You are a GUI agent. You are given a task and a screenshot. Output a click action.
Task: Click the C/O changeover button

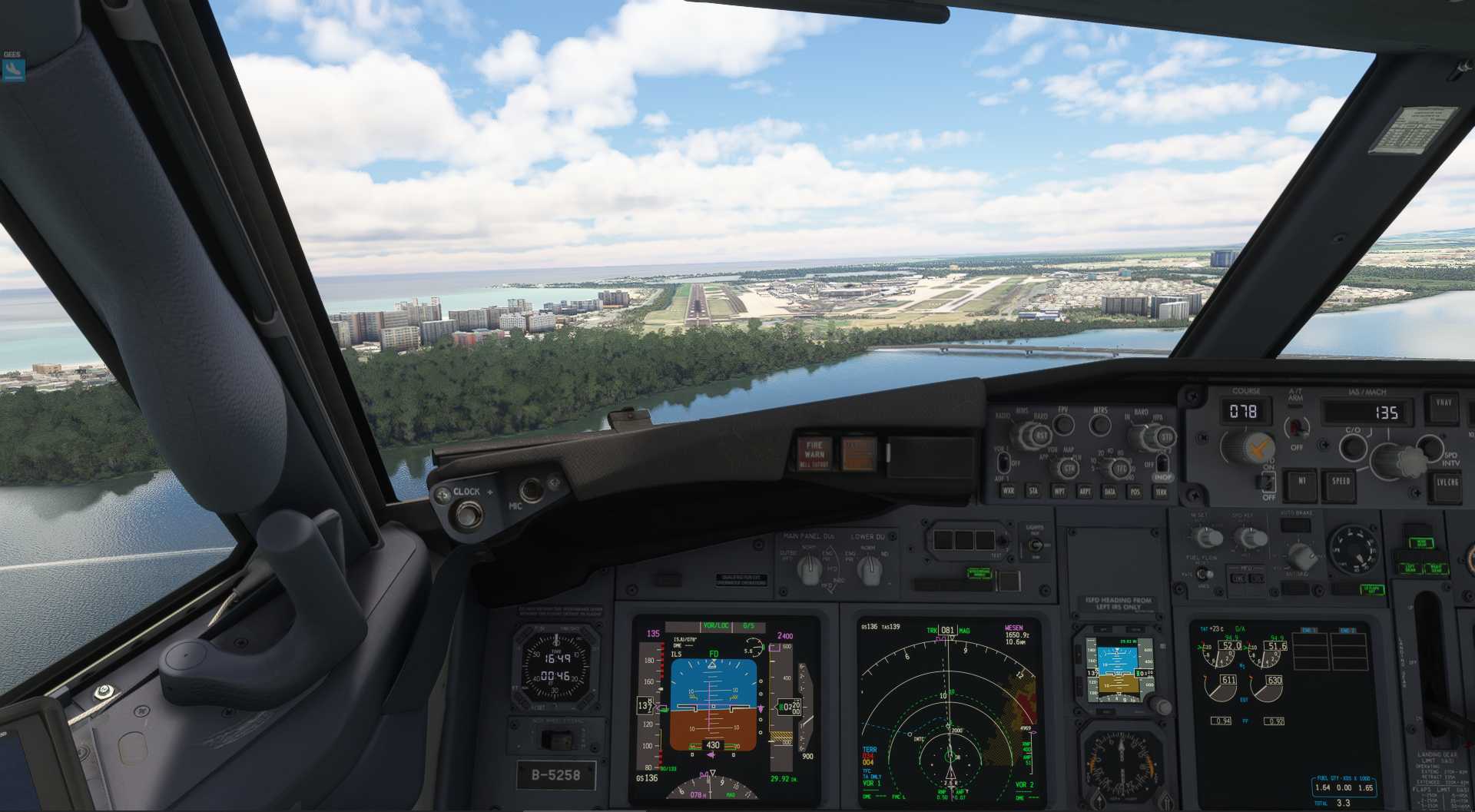tap(1353, 446)
